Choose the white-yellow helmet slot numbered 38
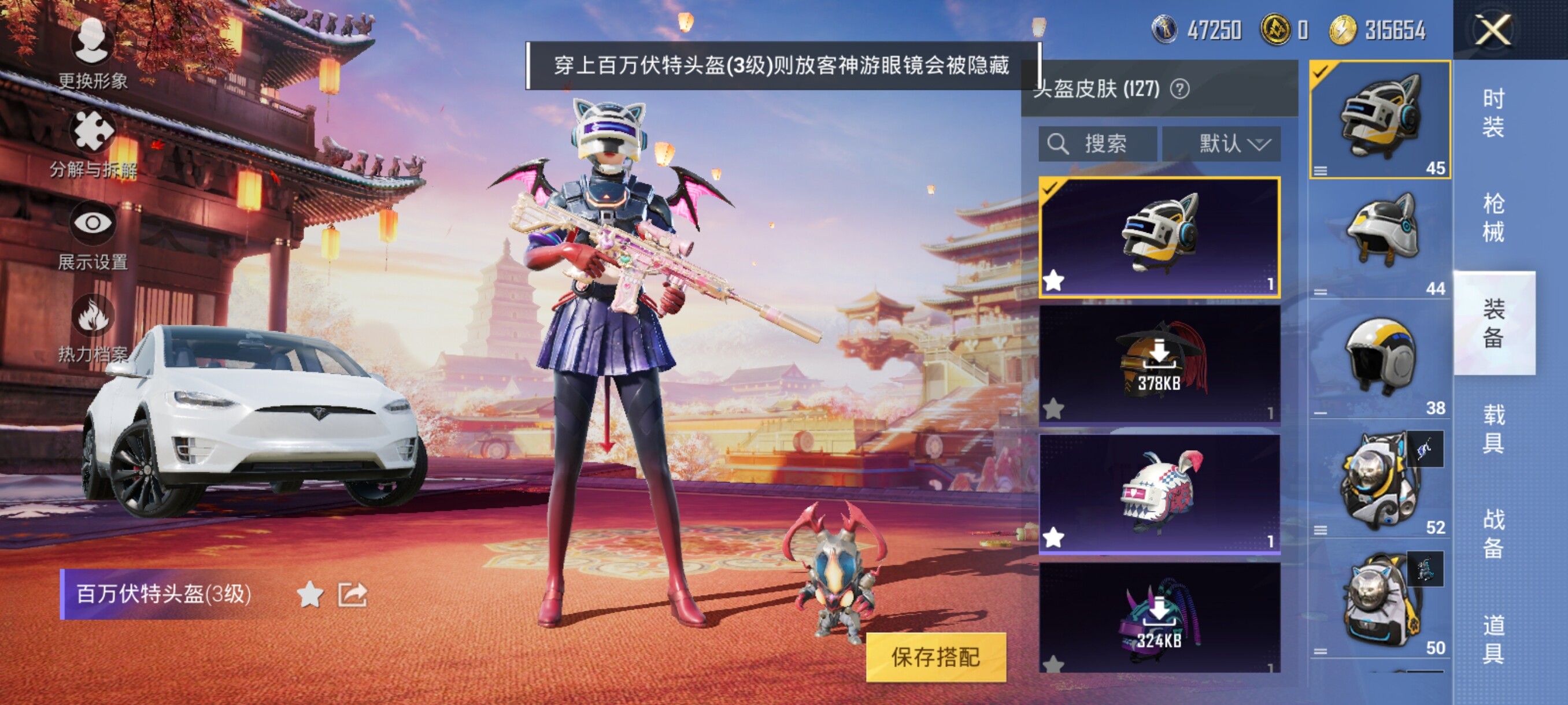Viewport: 1568px width, 705px height. tap(1380, 359)
